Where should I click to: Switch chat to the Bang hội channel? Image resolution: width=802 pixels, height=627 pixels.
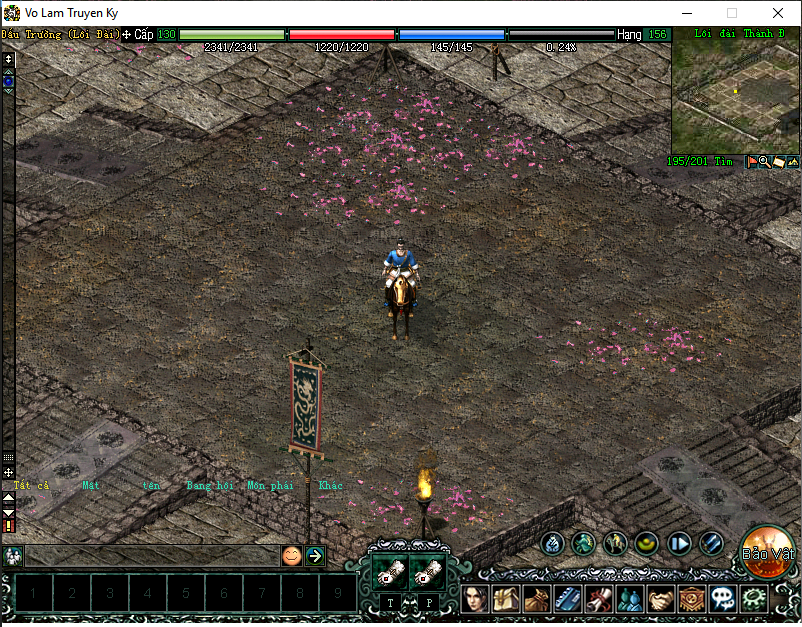209,486
